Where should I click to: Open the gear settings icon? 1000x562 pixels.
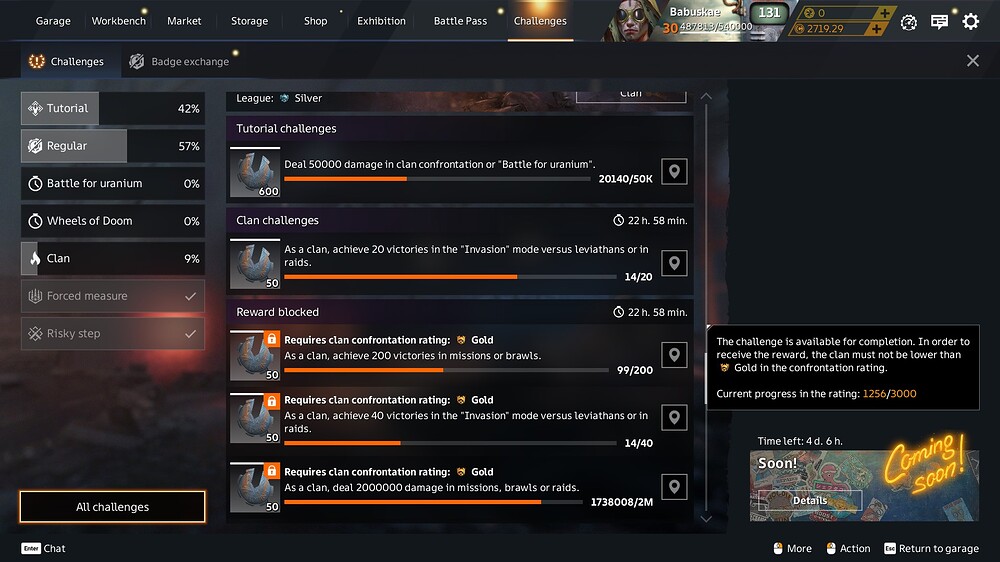pyautogui.click(x=970, y=21)
